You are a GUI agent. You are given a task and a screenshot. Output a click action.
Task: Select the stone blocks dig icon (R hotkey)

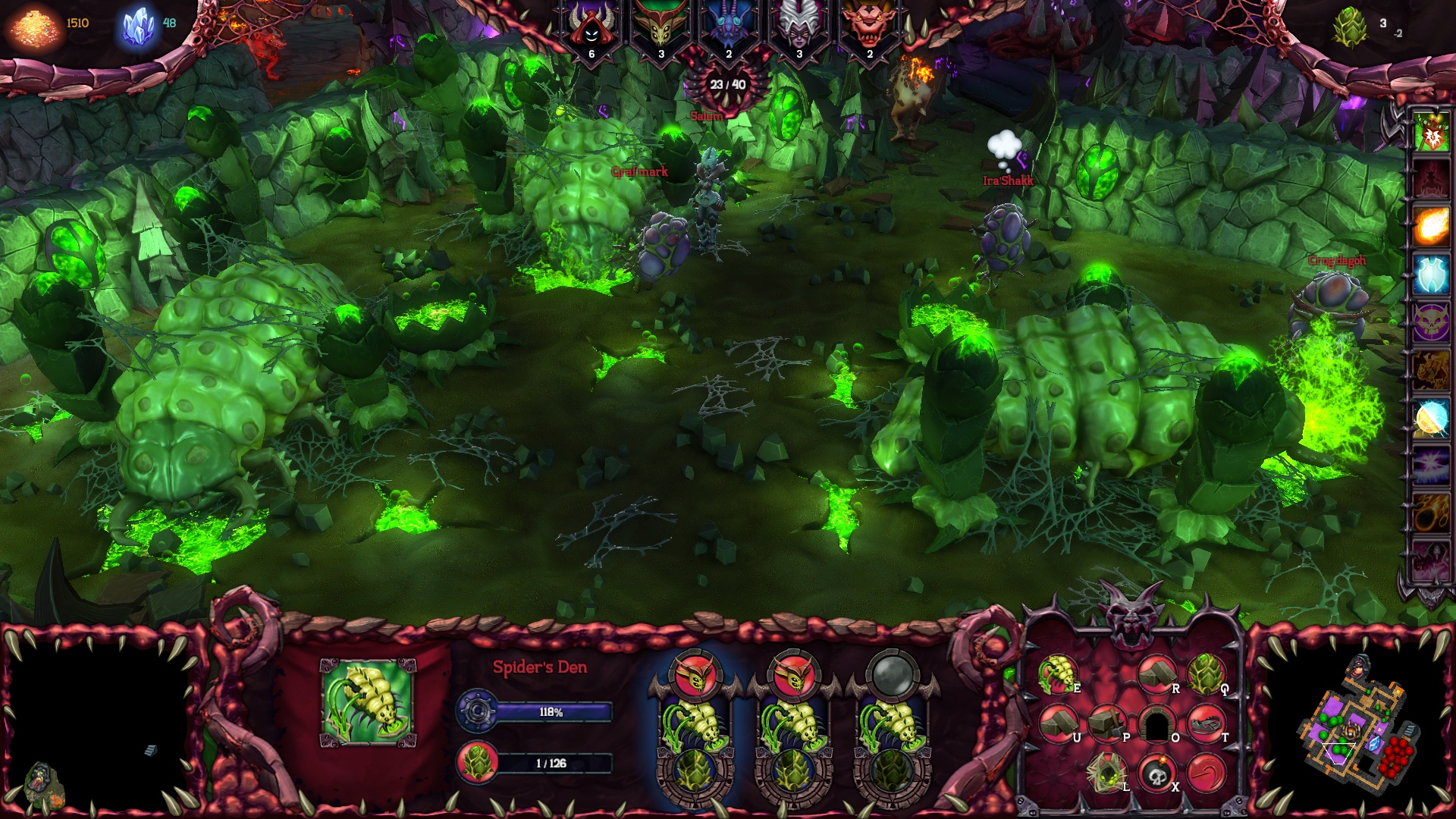(1157, 676)
